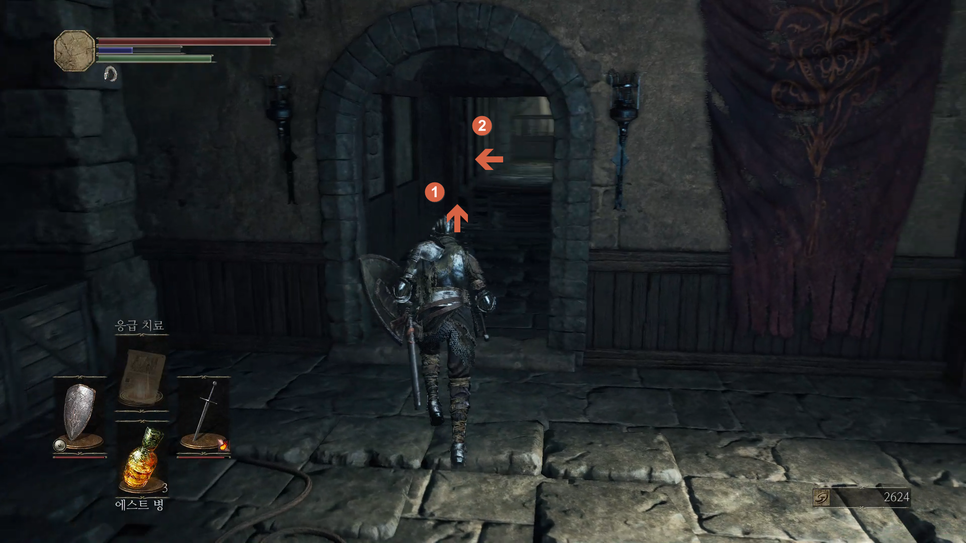Choose the Estus Flask item slot
This screenshot has width=966, height=543.
point(142,460)
